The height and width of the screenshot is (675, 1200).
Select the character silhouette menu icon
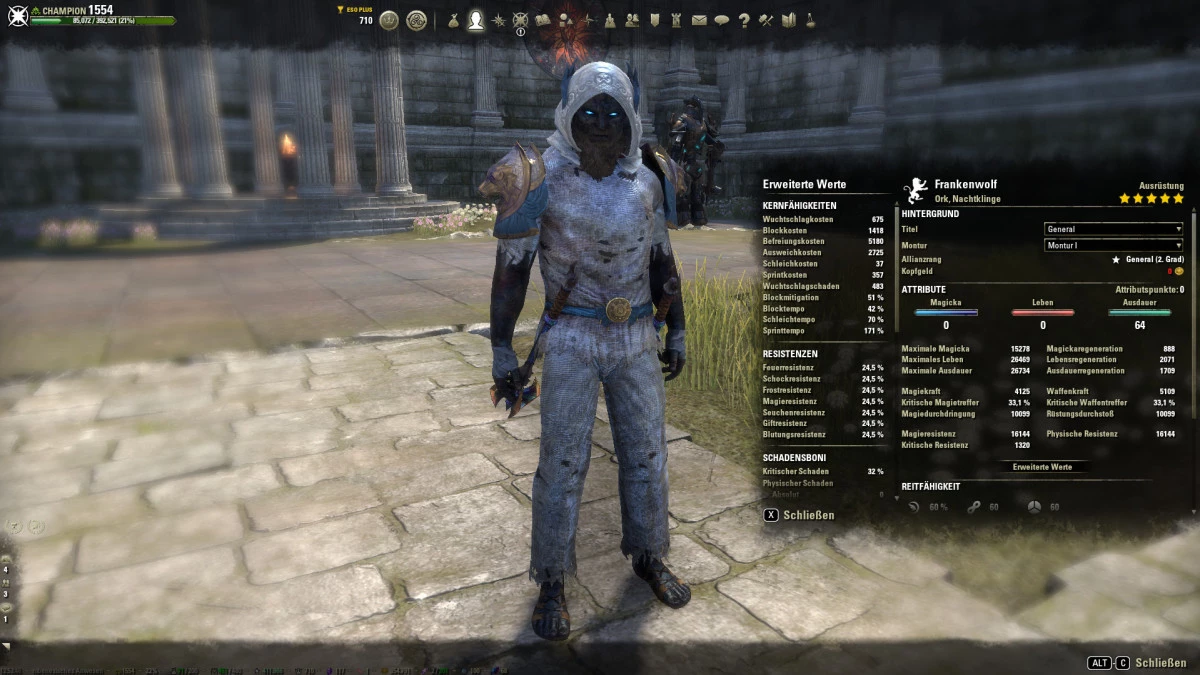[476, 20]
